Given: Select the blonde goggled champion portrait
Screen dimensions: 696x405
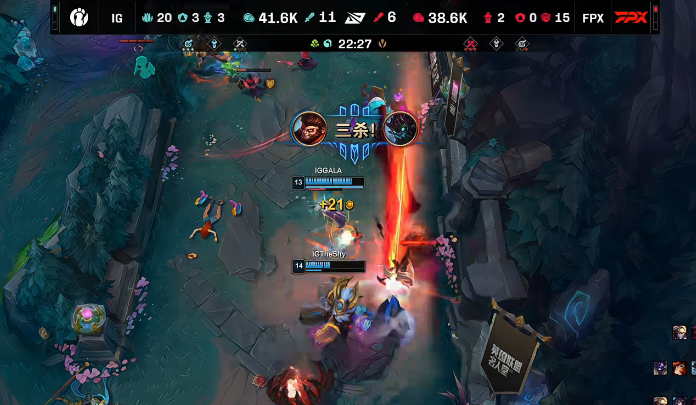Looking at the screenshot, I should [x=680, y=332].
